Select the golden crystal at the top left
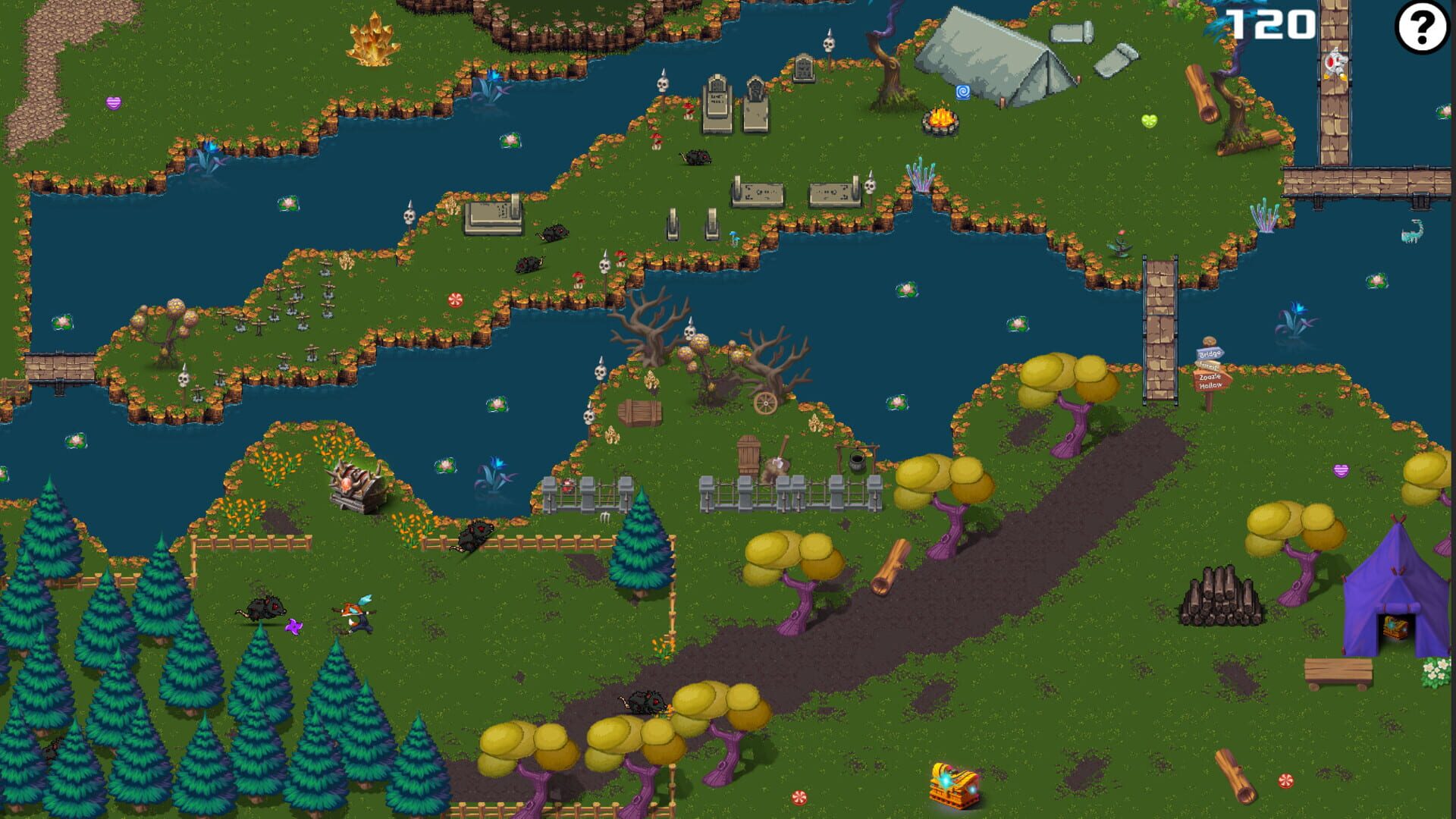This screenshot has height=819, width=1456. (x=373, y=38)
